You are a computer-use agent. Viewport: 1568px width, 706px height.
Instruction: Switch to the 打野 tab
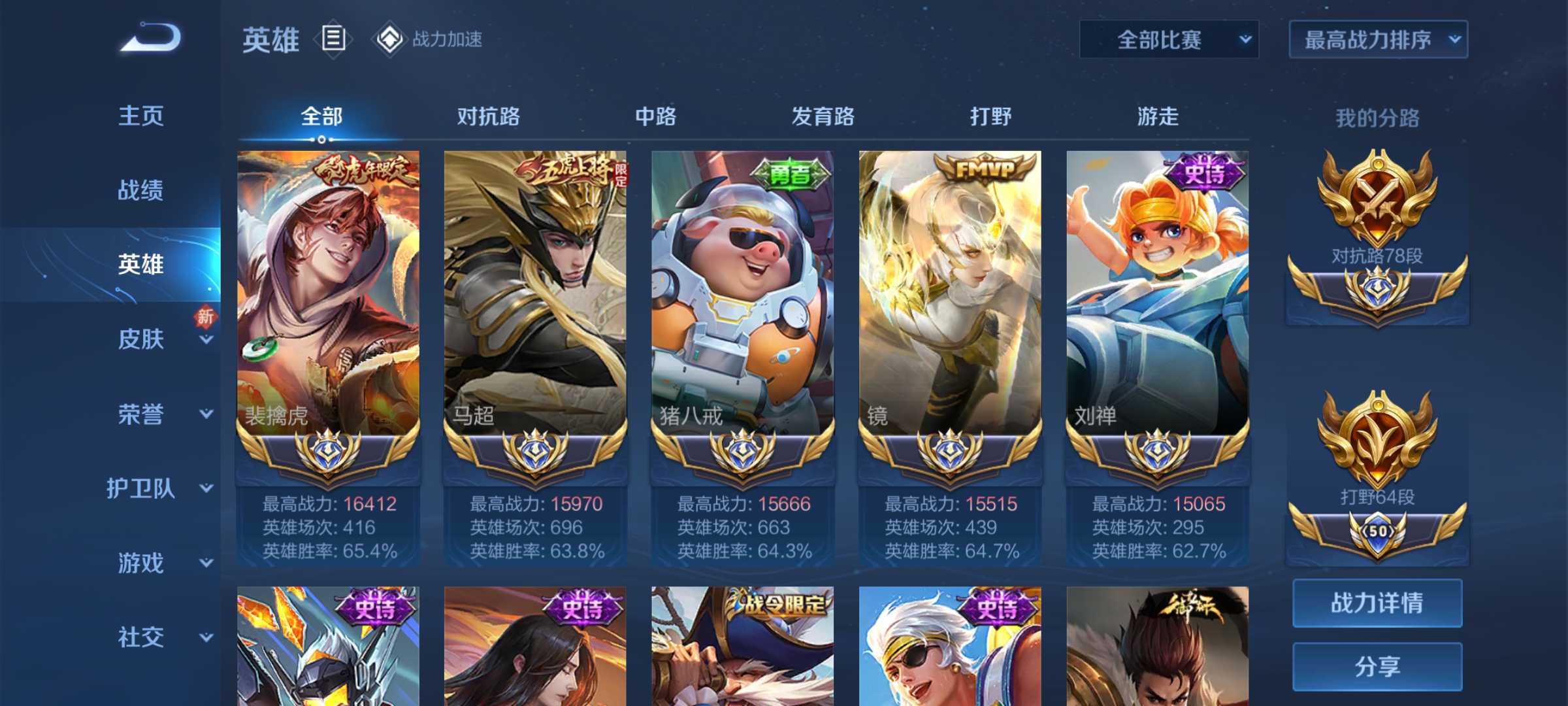[x=990, y=117]
